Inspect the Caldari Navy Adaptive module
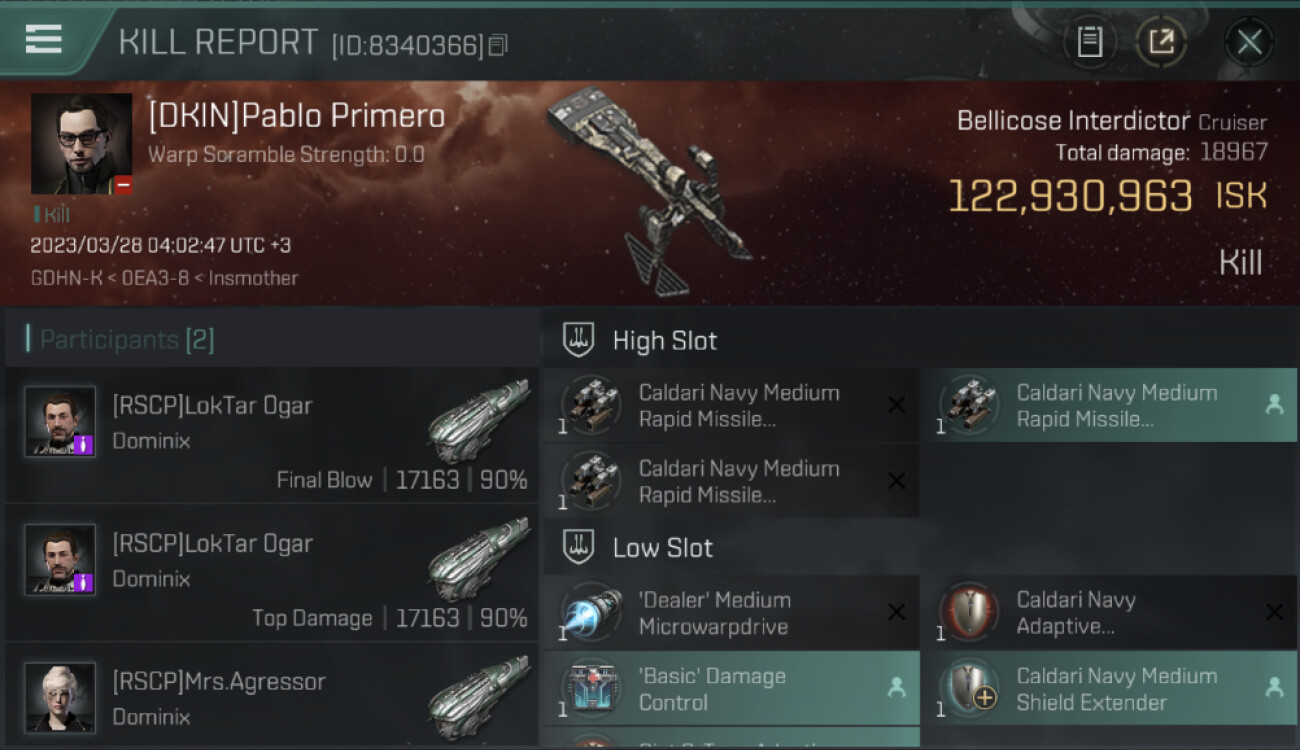Viewport: 1300px width, 750px height. [1108, 613]
